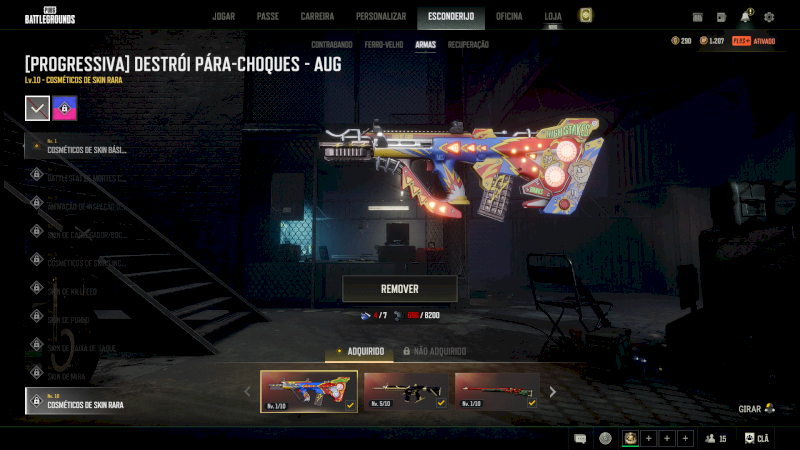The image size is (800, 450).
Task: Visit the Loja store
Action: 553,16
